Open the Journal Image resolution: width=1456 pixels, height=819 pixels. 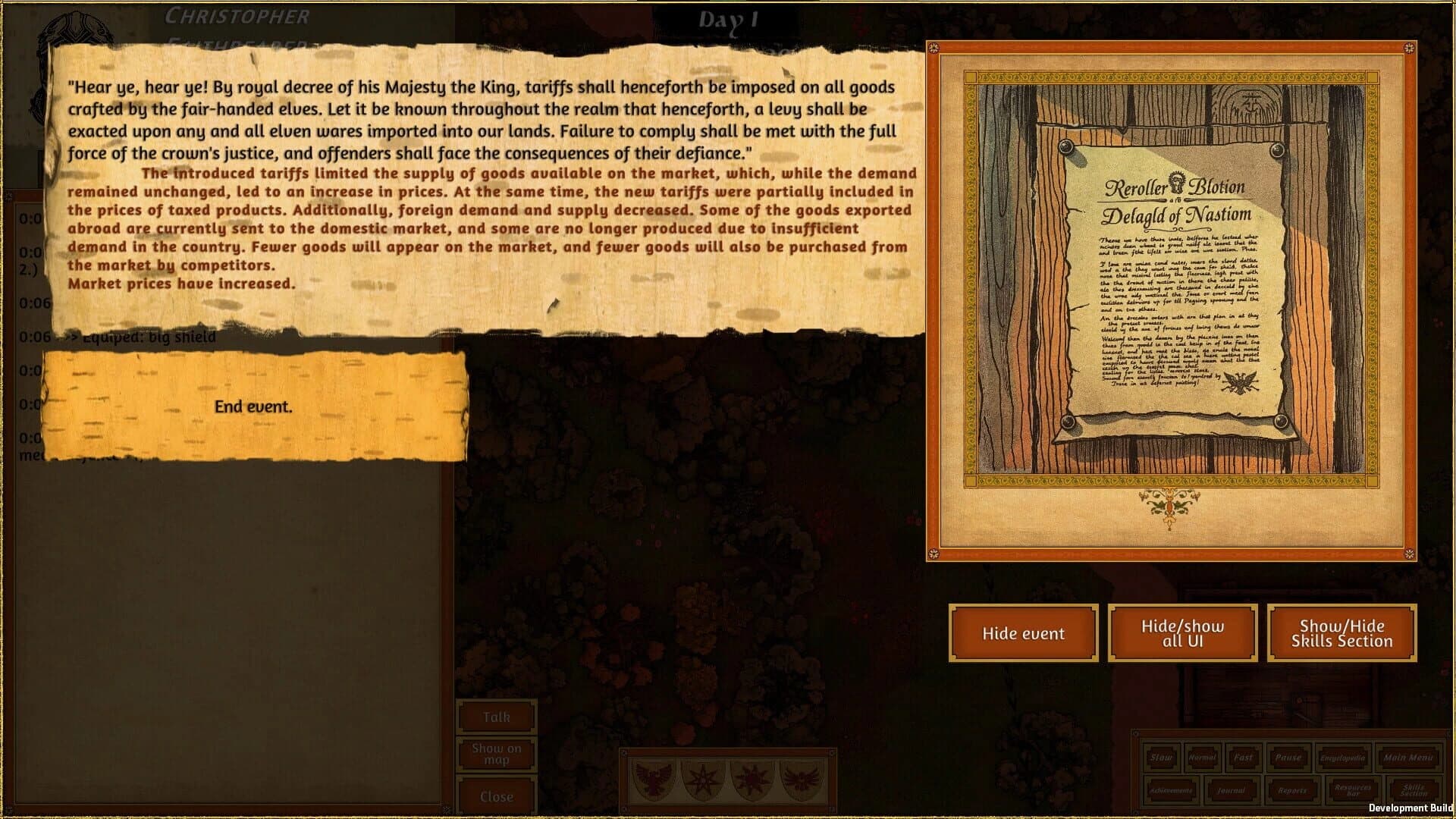1231,791
